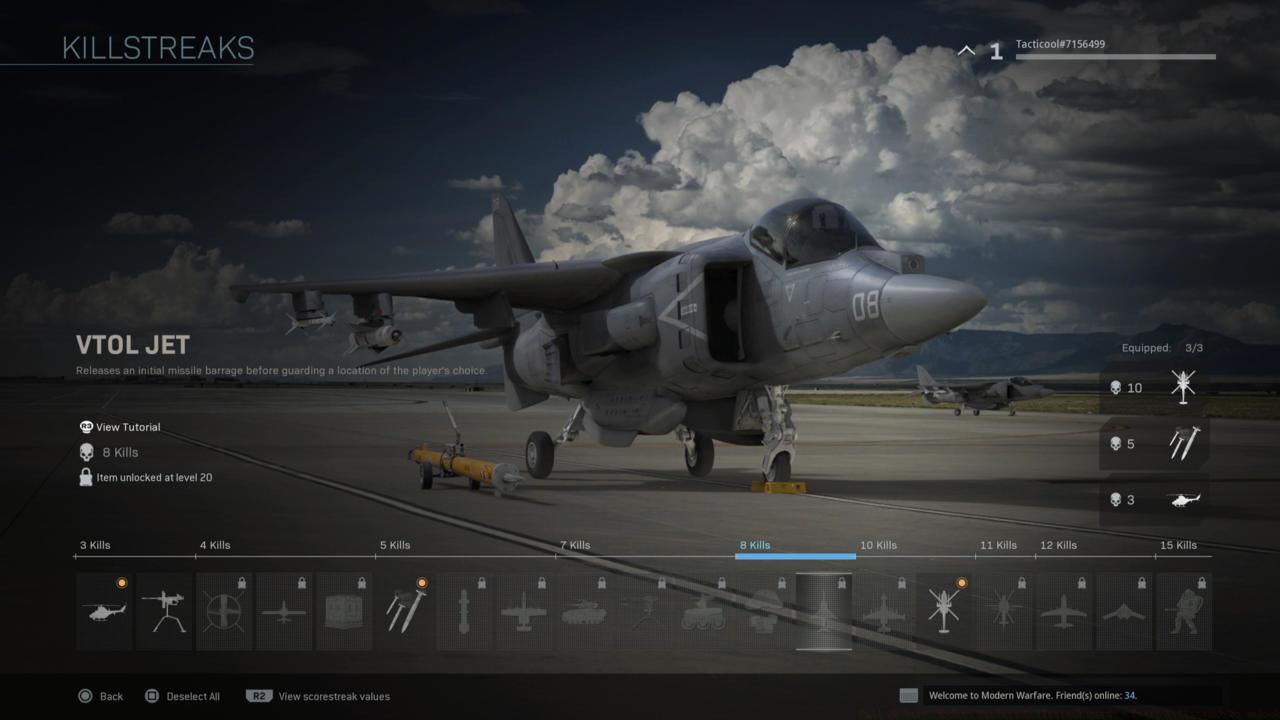Click the player XP progress bar
The image size is (1280, 720).
coord(1115,58)
